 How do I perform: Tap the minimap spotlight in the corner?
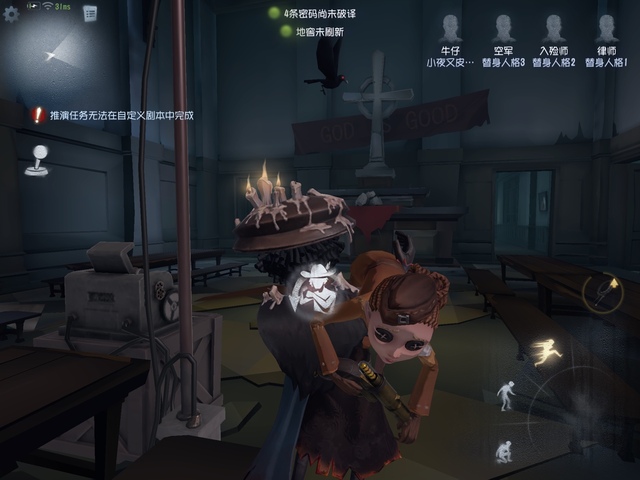click(x=50, y=50)
